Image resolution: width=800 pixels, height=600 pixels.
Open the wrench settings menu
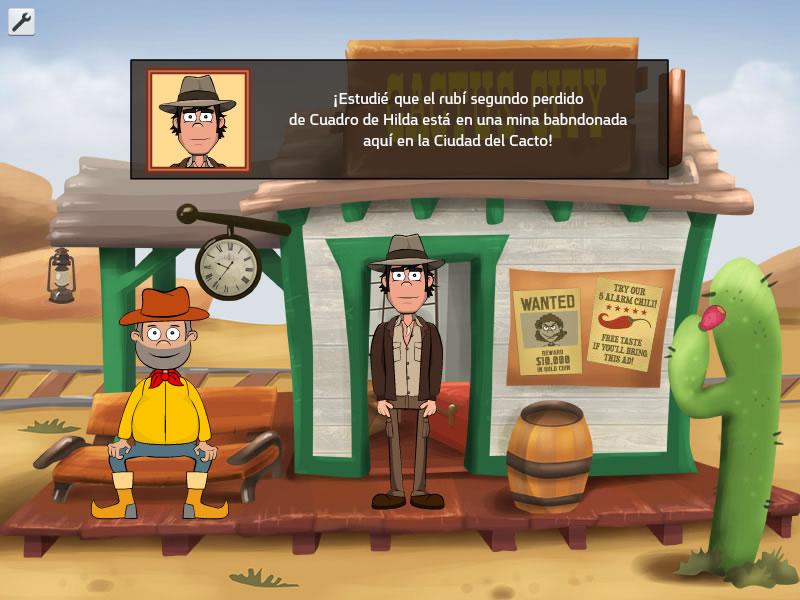coord(21,21)
